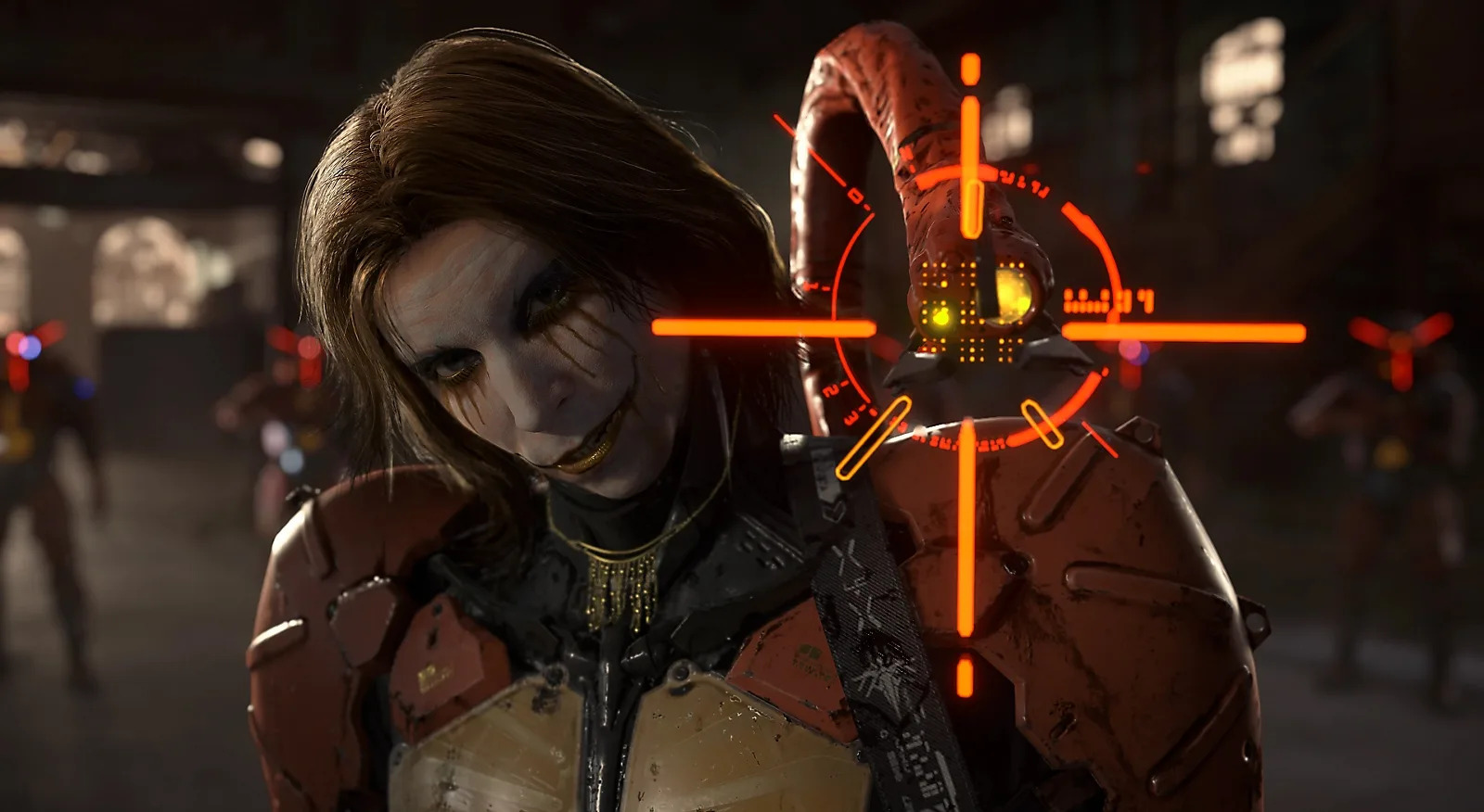Click the left horizontal crosshair arm
1484x812 pixels.
click(x=761, y=327)
